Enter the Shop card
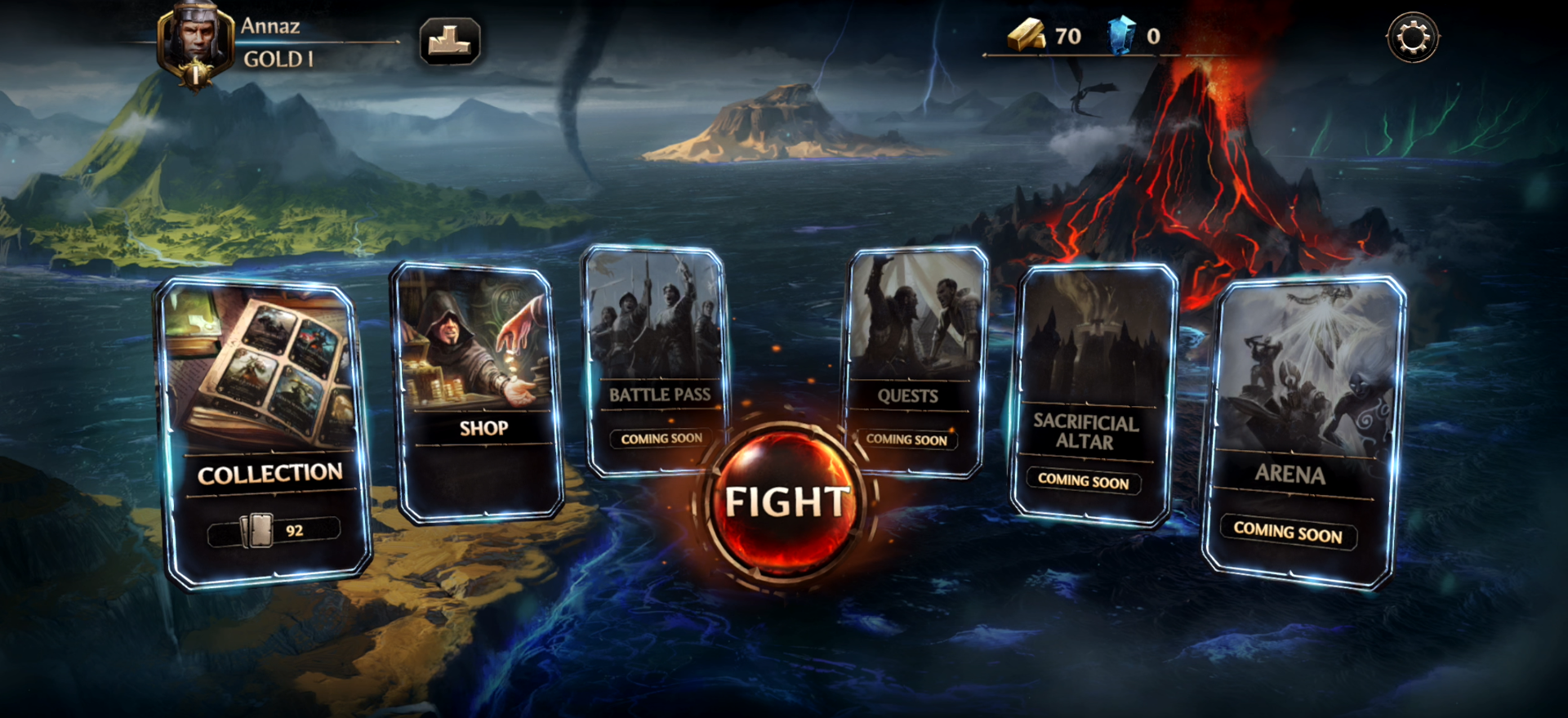Image resolution: width=1568 pixels, height=718 pixels. (479, 392)
